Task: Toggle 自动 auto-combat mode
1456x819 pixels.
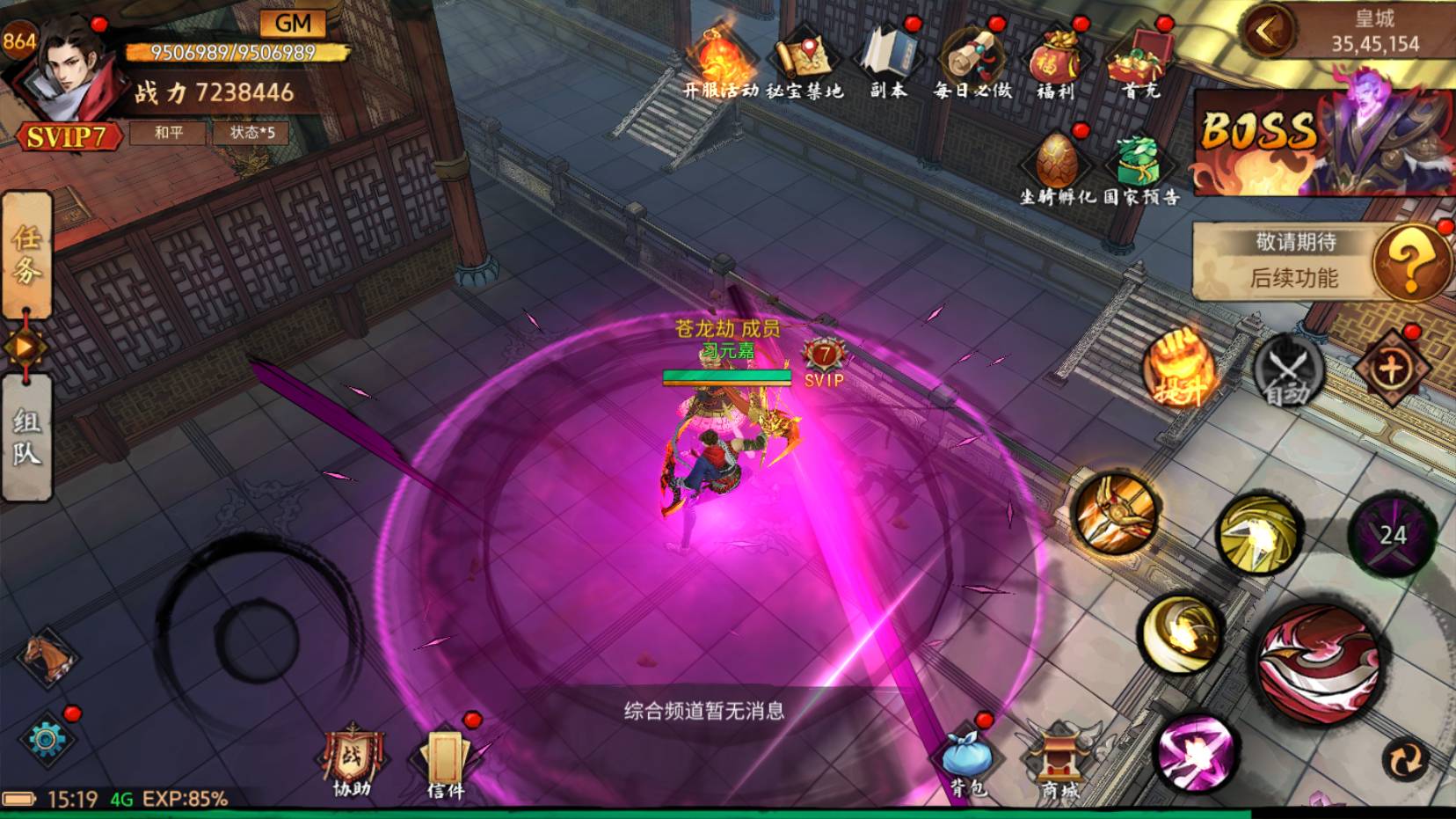Action: (1287, 369)
